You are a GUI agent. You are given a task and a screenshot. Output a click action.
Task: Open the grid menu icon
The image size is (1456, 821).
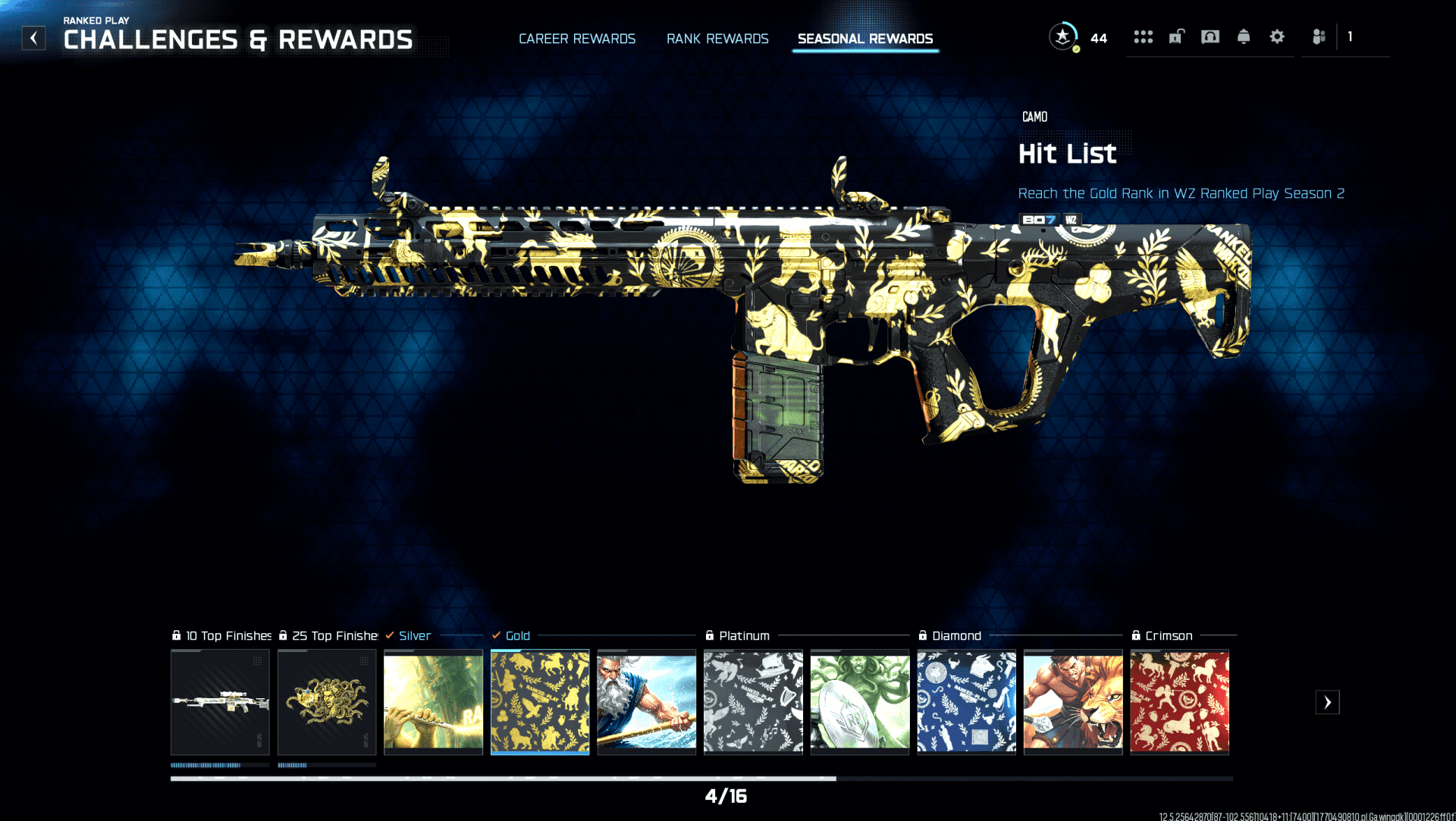1143,36
